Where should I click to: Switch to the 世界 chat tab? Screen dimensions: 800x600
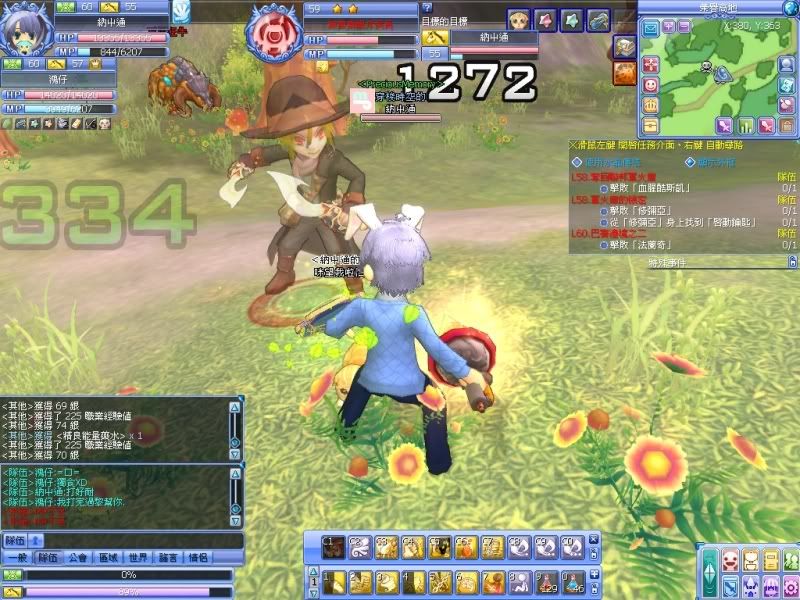click(138, 557)
